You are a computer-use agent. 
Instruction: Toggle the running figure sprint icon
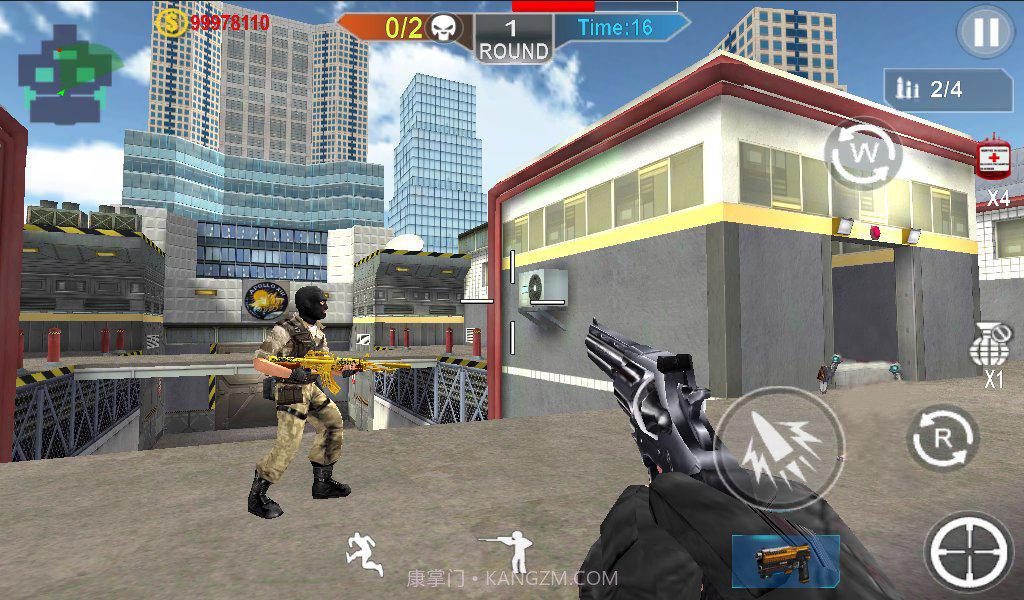[363, 553]
